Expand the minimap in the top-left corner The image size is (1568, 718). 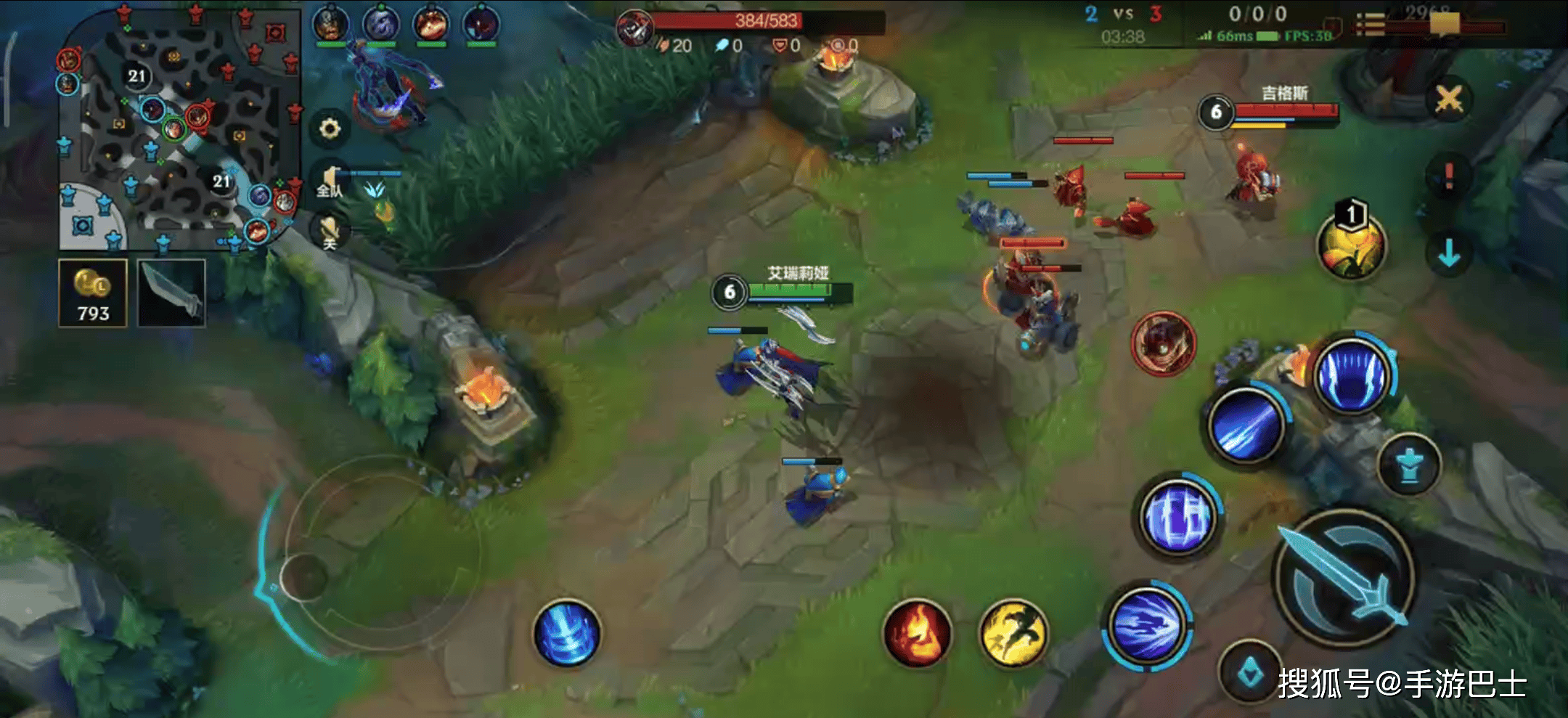(174, 123)
